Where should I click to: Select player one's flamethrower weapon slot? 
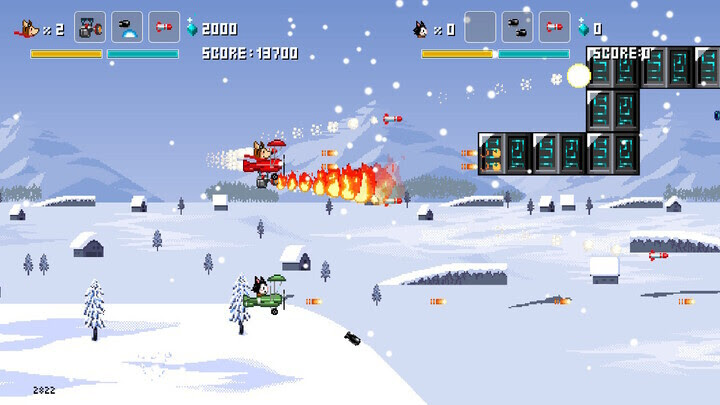coord(90,27)
